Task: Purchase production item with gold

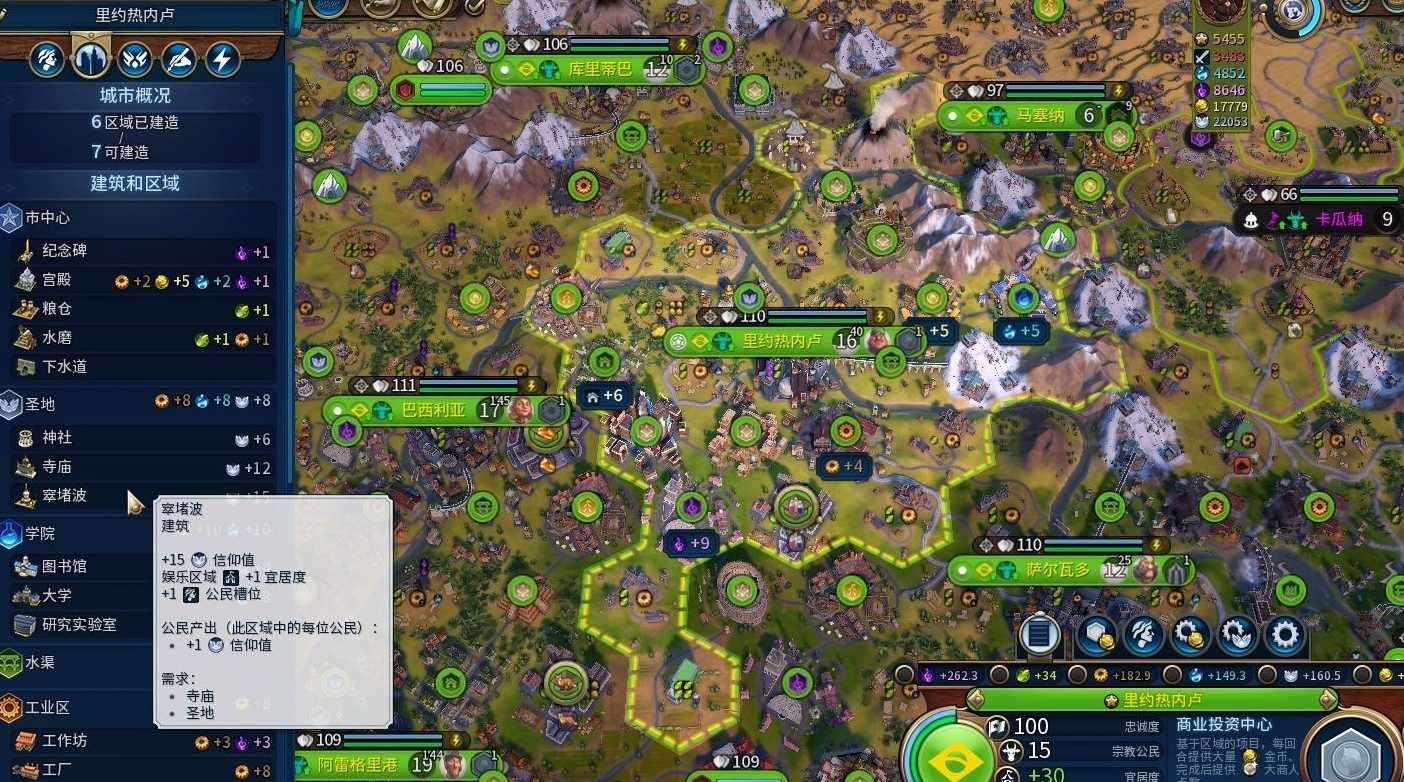Action: (1190, 634)
